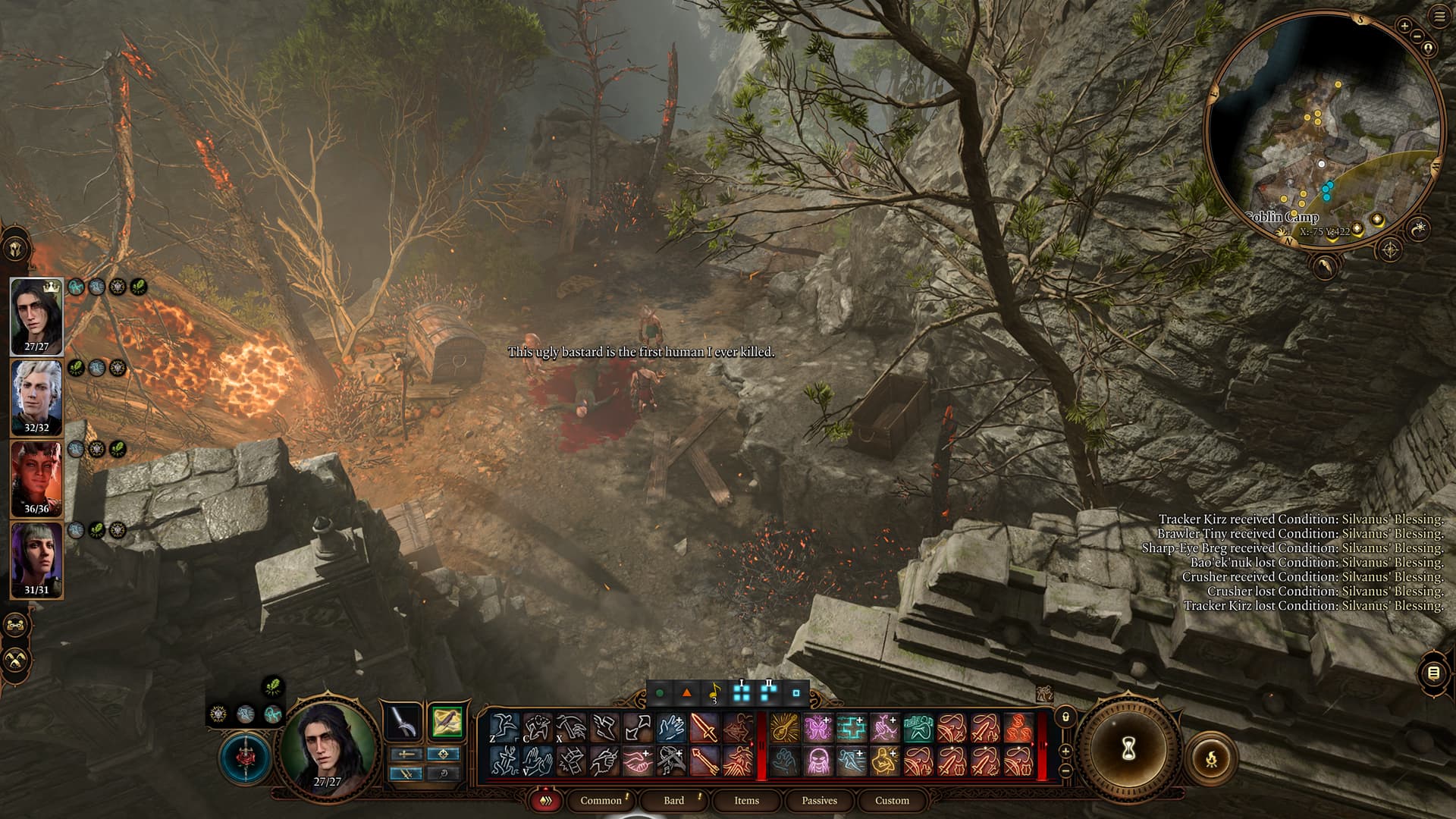
Task: Switch to the Custom hotbar tab
Action: point(892,800)
